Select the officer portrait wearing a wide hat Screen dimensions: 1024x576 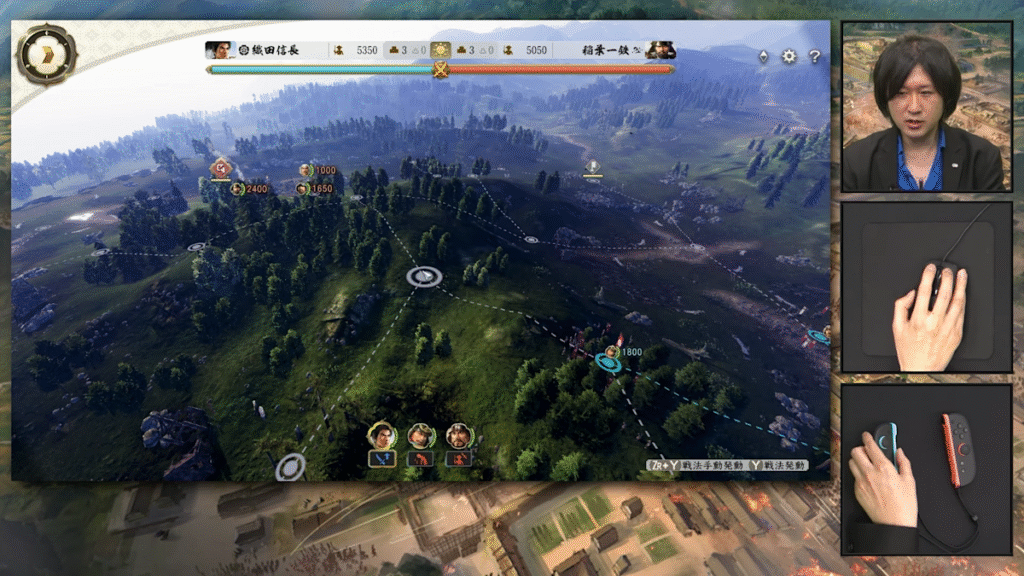421,436
